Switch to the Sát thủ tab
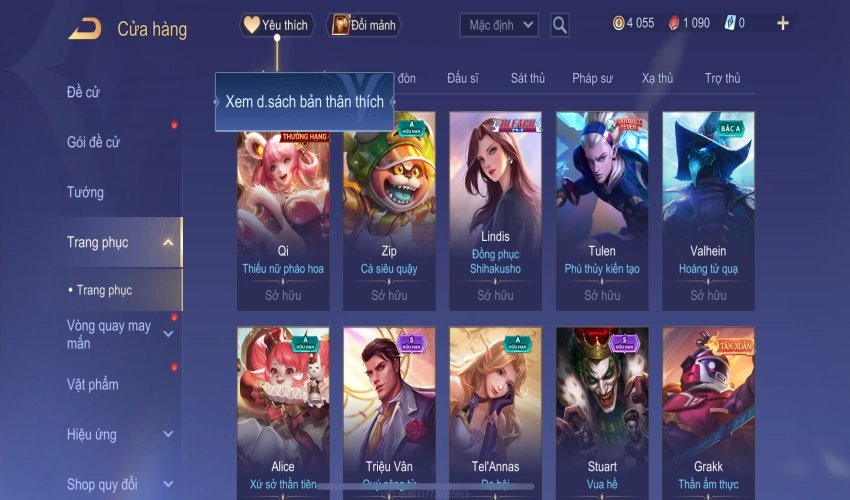The image size is (850, 500). (x=527, y=78)
